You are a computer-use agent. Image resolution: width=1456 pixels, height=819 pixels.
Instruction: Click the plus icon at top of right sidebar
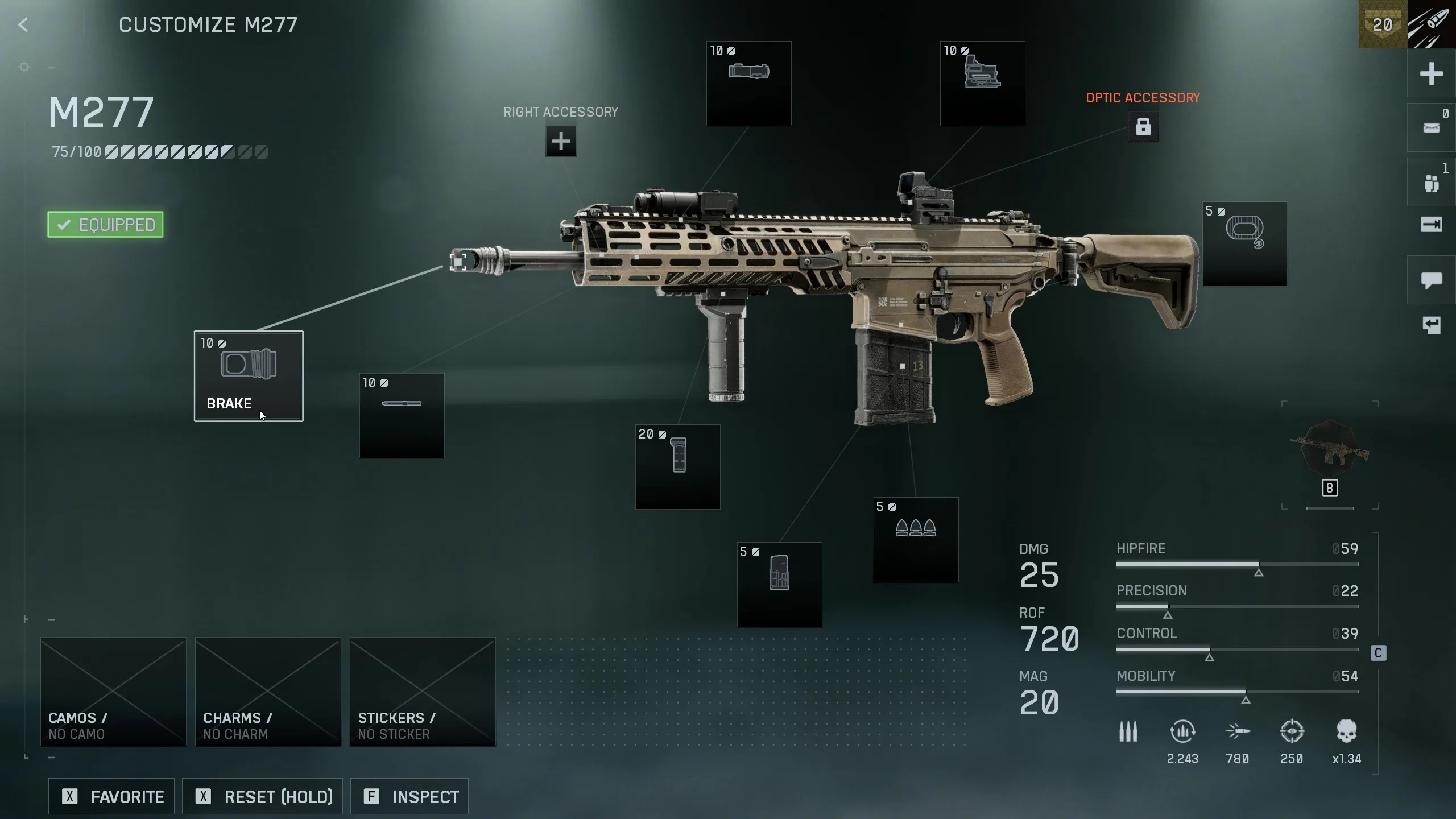point(1431,74)
